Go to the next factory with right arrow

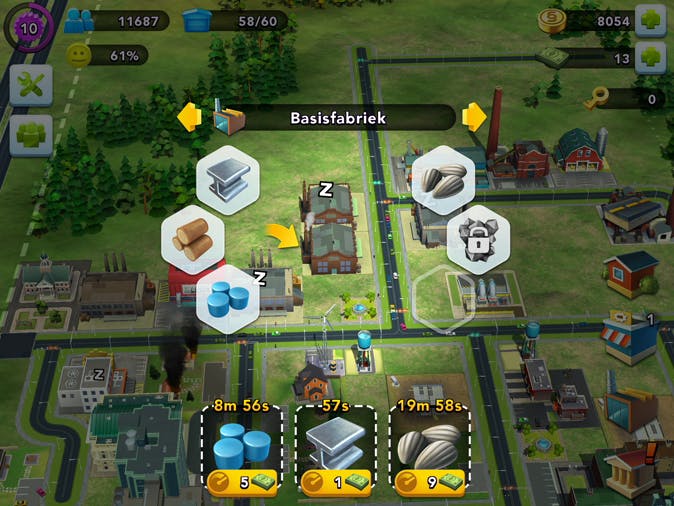473,118
